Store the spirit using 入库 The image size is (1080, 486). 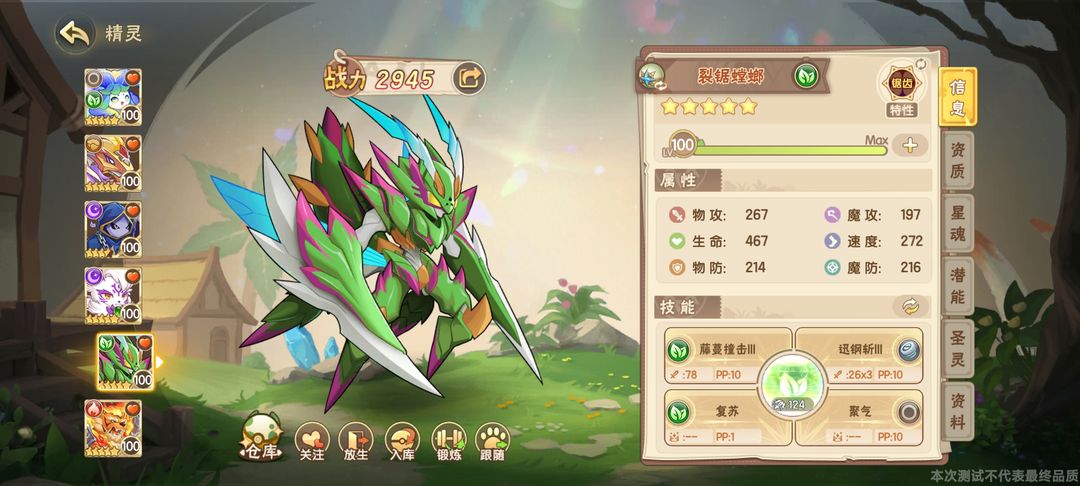coord(402,441)
